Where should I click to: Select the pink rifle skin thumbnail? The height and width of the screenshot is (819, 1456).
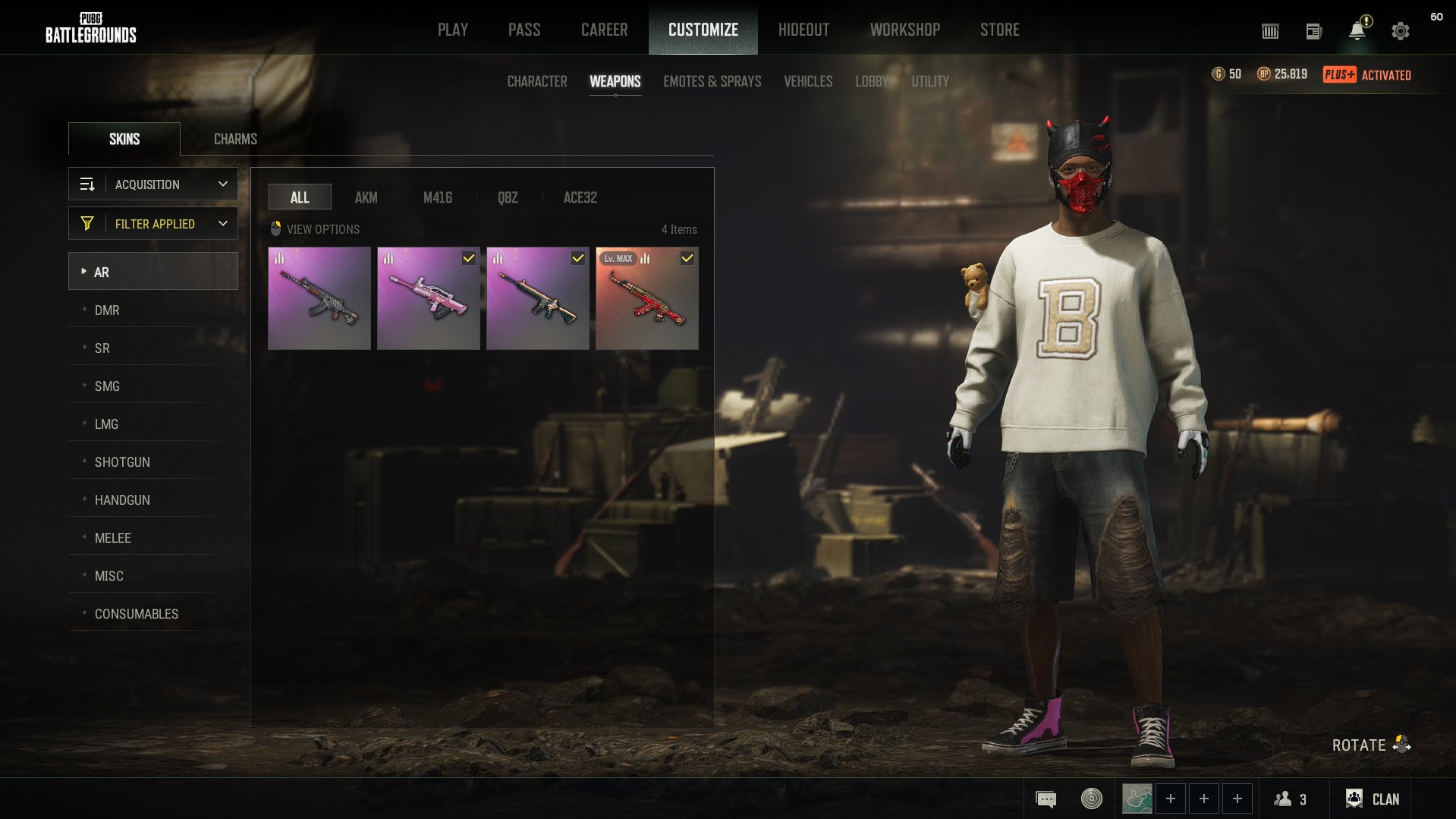coord(428,298)
